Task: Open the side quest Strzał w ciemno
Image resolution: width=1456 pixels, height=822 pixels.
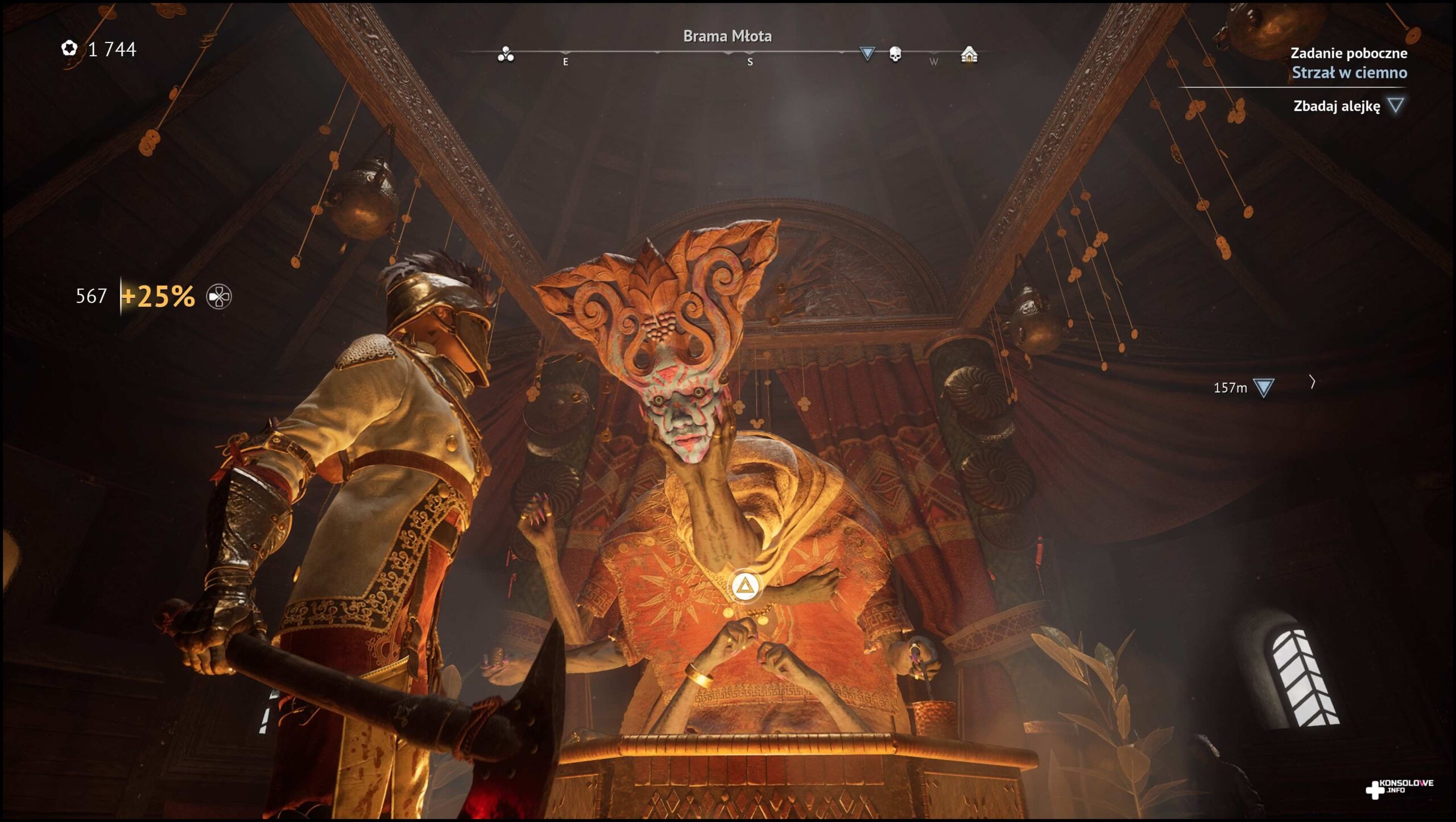Action: pos(1349,73)
